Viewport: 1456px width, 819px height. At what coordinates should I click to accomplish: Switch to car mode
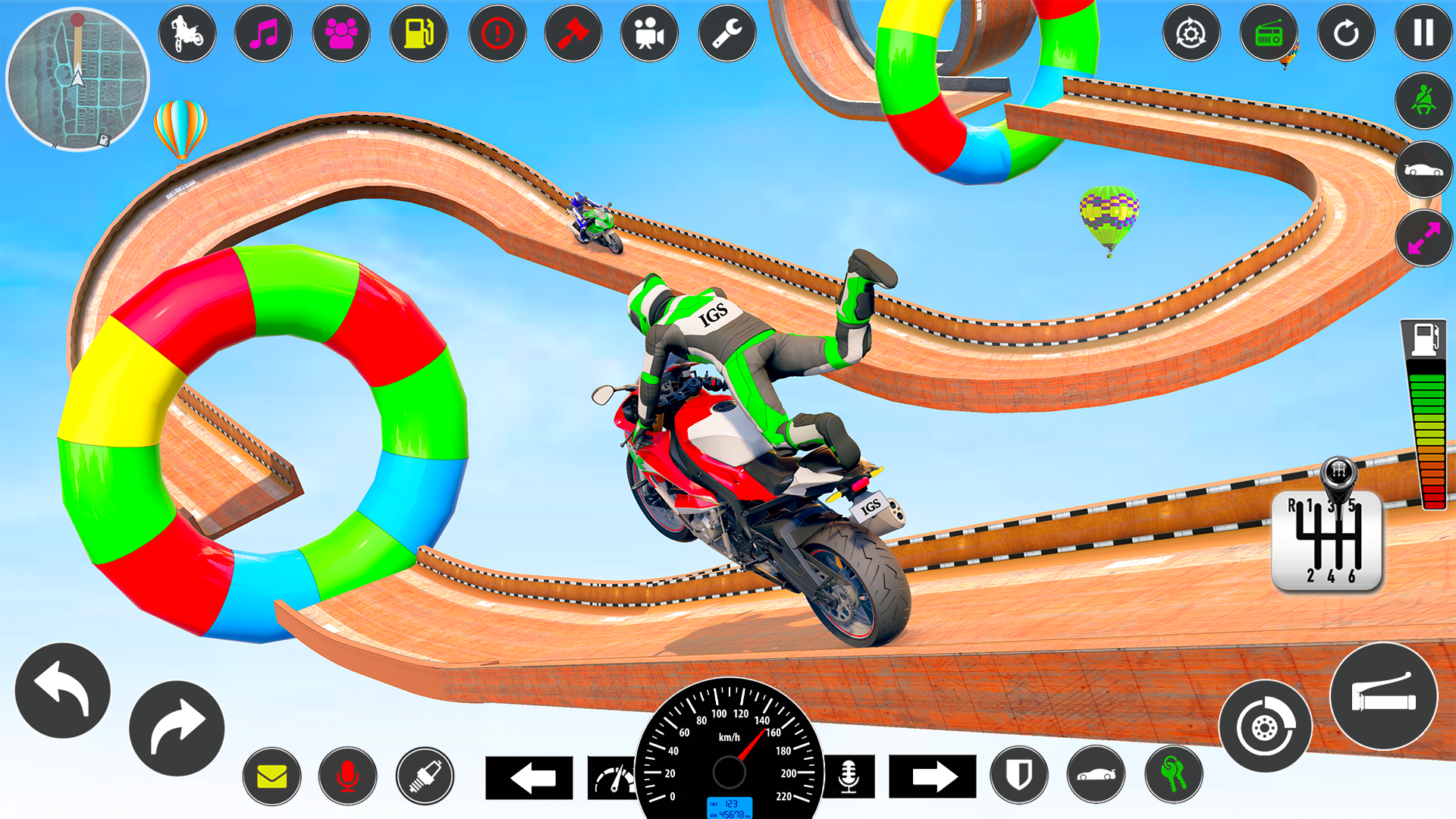pyautogui.click(x=1424, y=171)
